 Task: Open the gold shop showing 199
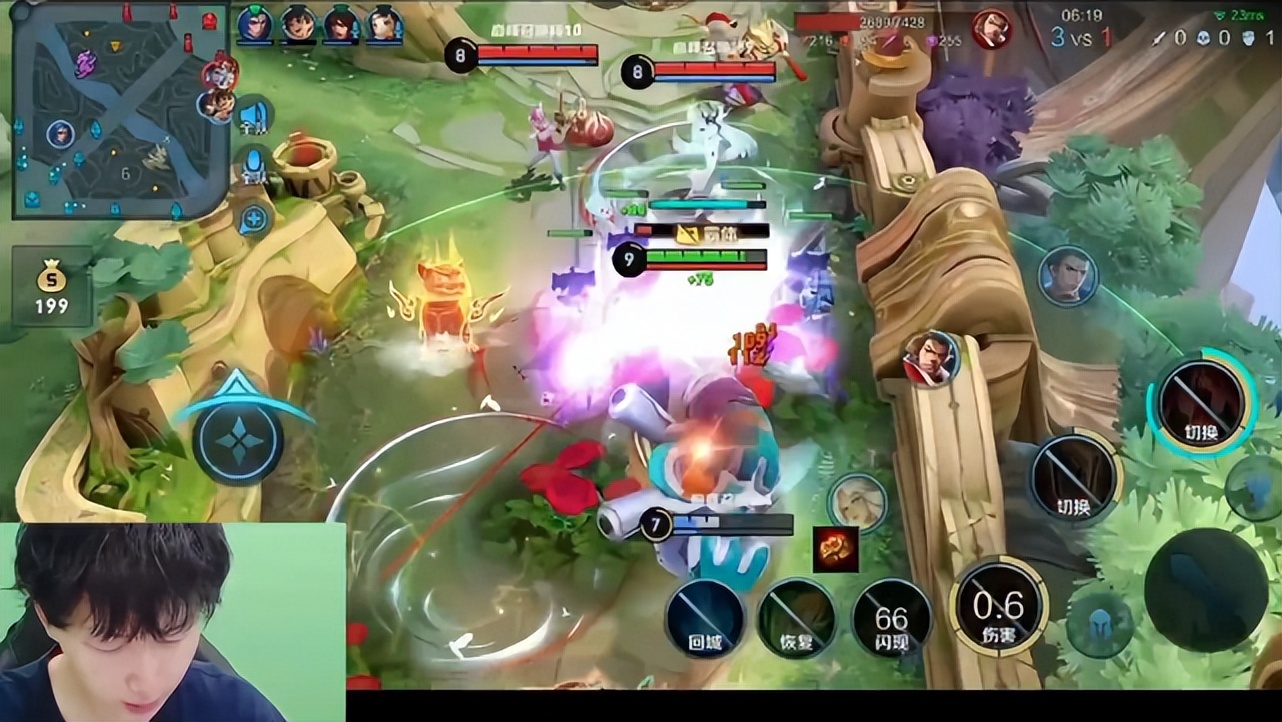click(x=52, y=288)
